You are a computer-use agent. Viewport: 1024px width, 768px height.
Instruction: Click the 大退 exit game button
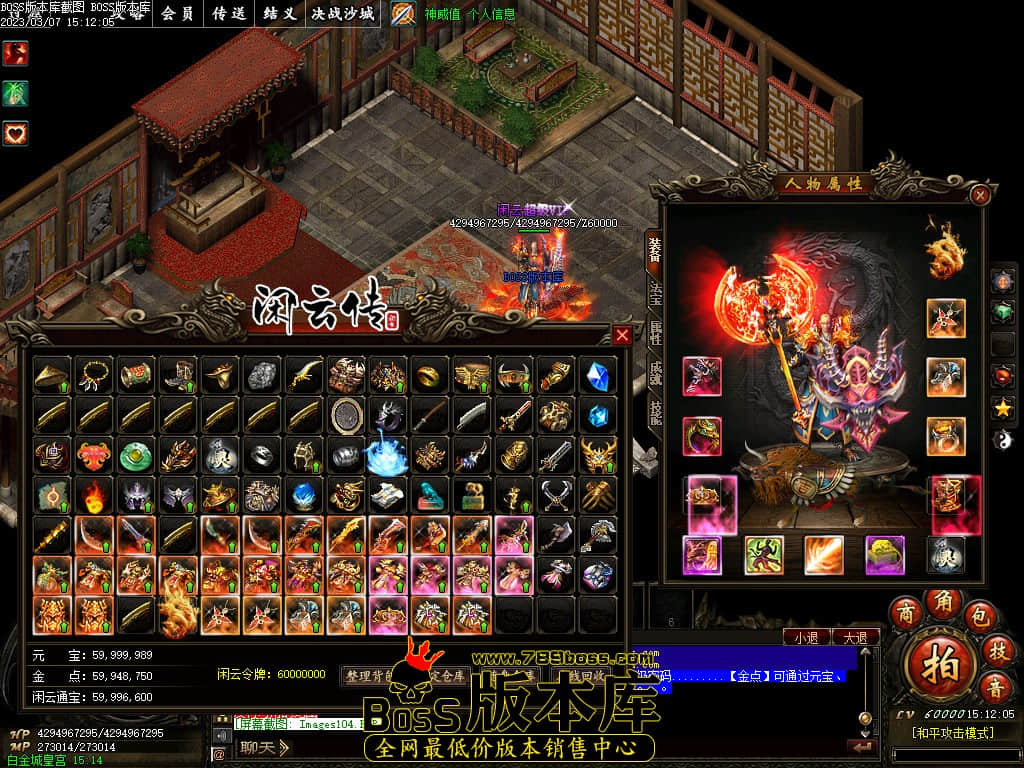855,637
